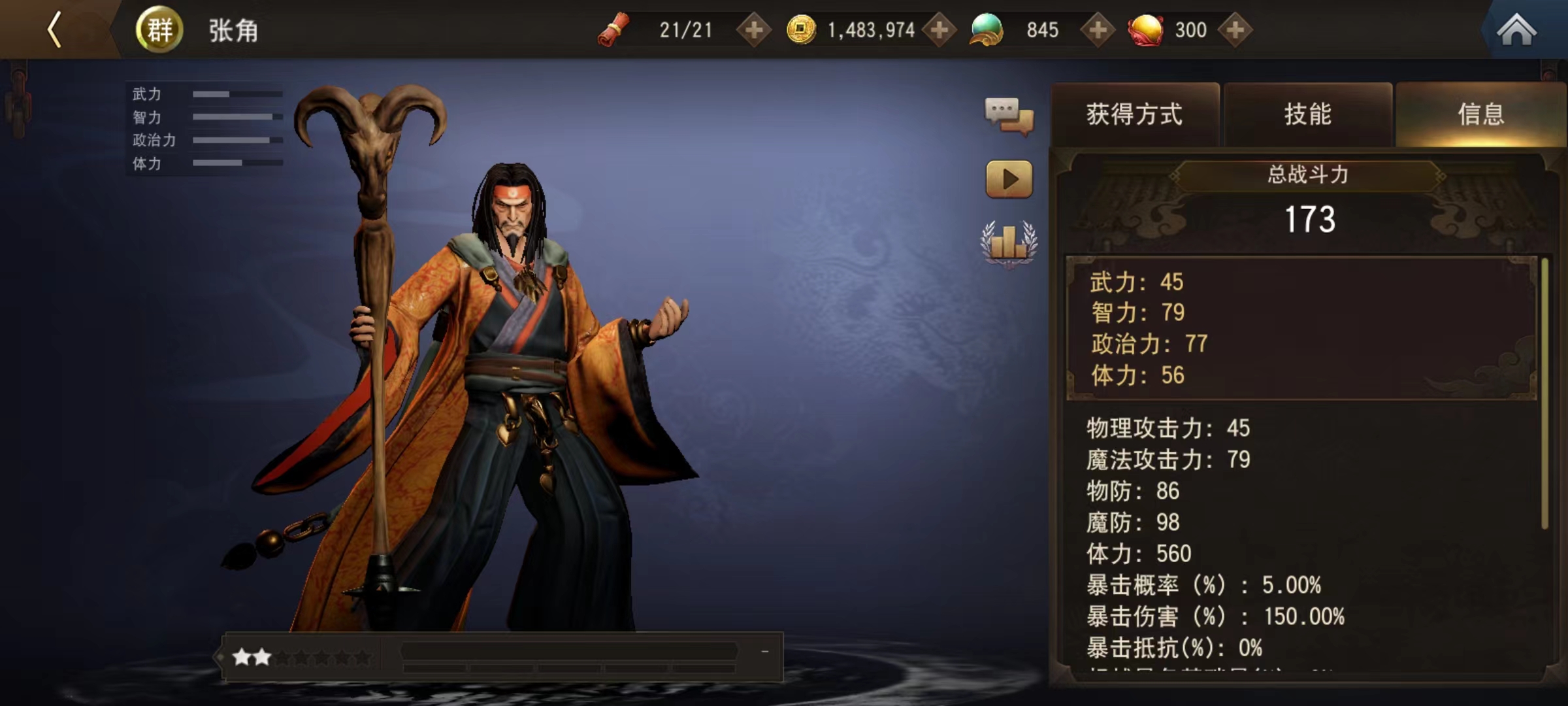Add jade via plus beside 845
The width and height of the screenshot is (1568, 706).
coord(1098,29)
